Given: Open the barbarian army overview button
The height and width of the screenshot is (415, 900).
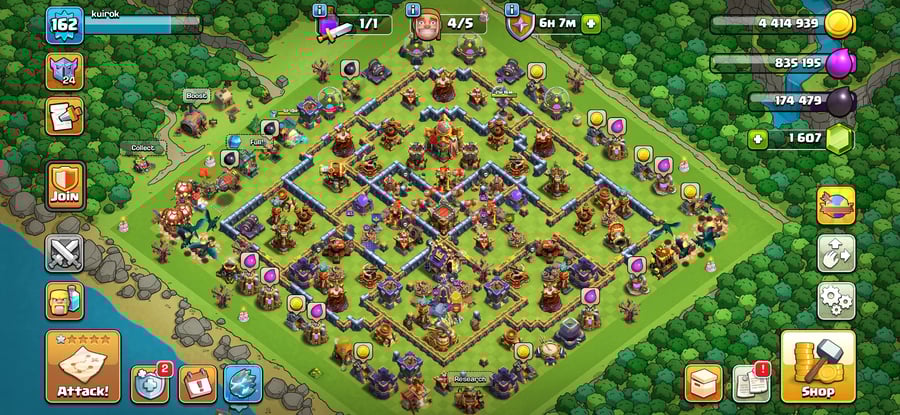Looking at the screenshot, I should point(65,300).
